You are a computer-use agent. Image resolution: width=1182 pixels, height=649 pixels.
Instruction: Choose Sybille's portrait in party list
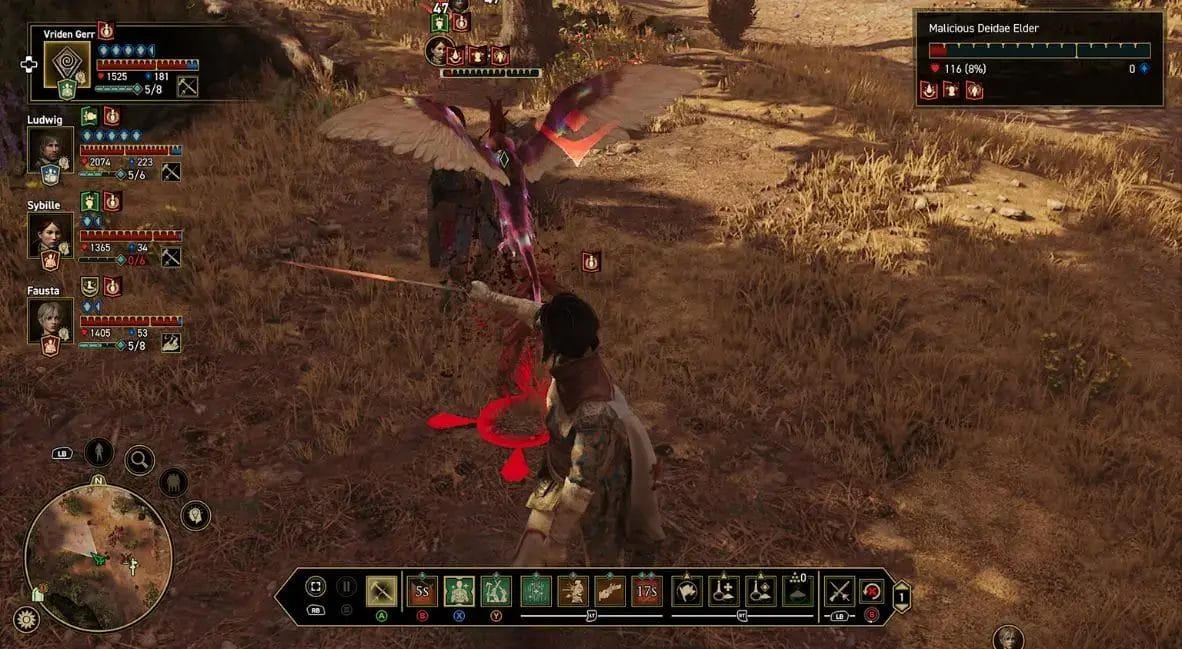[50, 236]
